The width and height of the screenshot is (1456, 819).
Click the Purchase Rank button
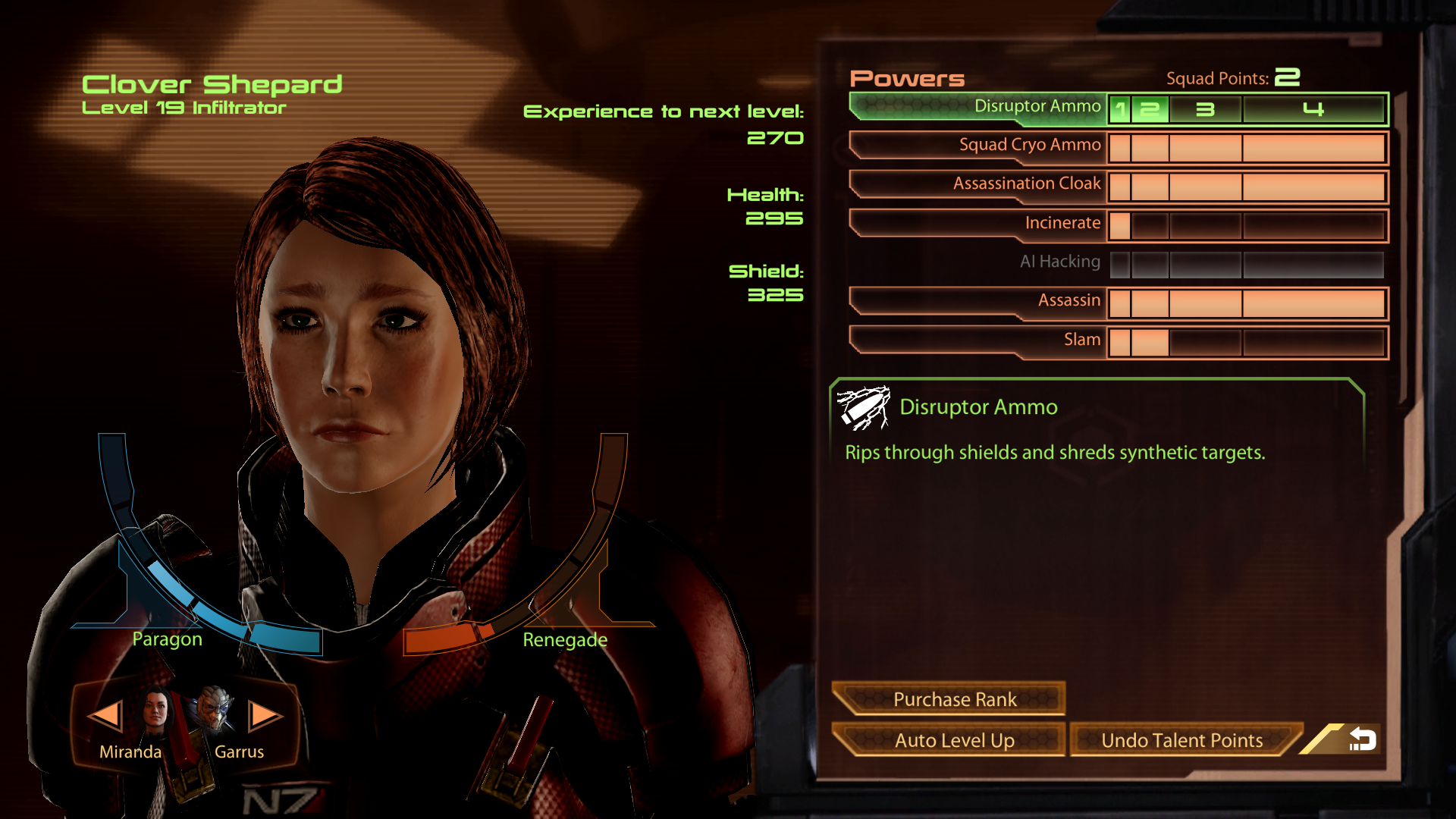coord(954,699)
